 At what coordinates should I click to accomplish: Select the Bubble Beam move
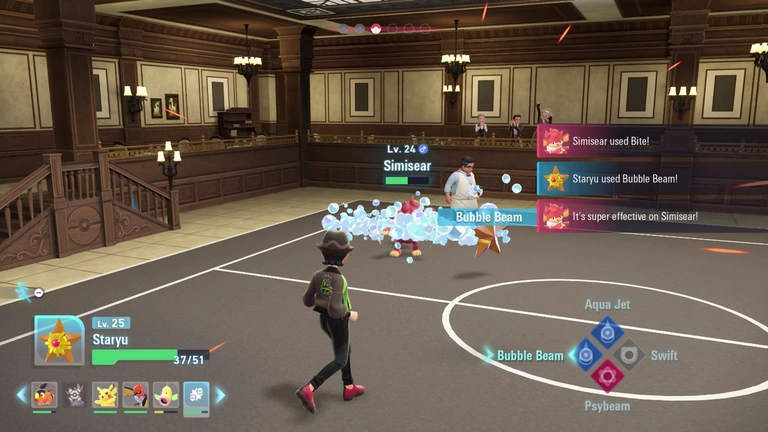point(585,354)
